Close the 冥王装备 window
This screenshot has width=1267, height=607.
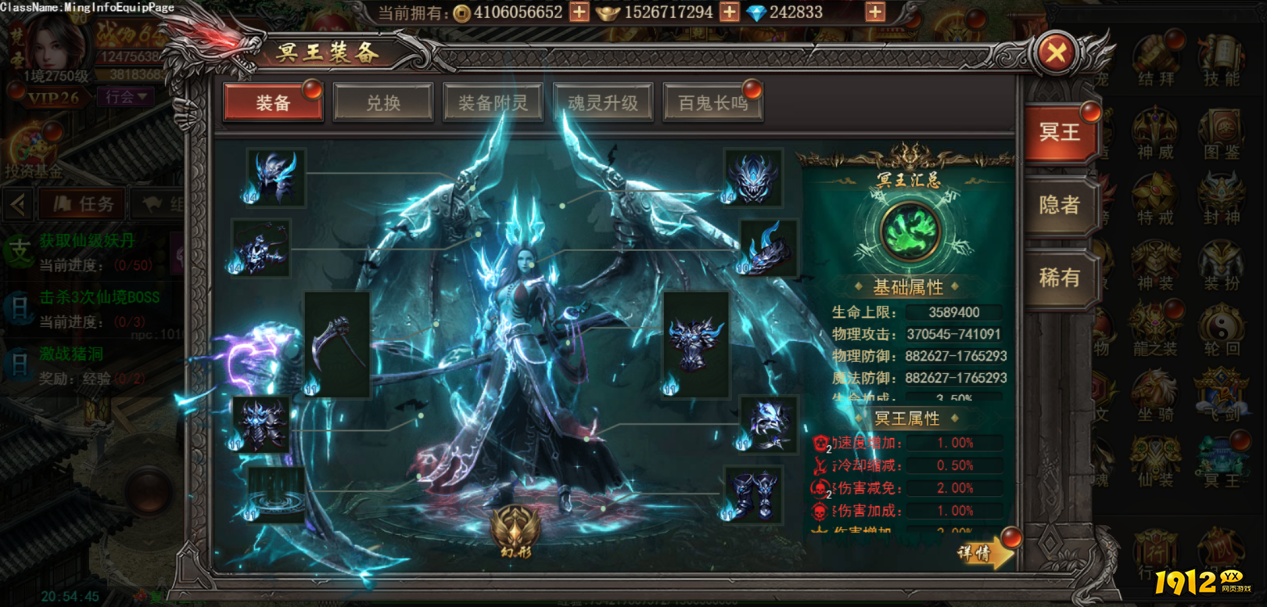point(1055,53)
